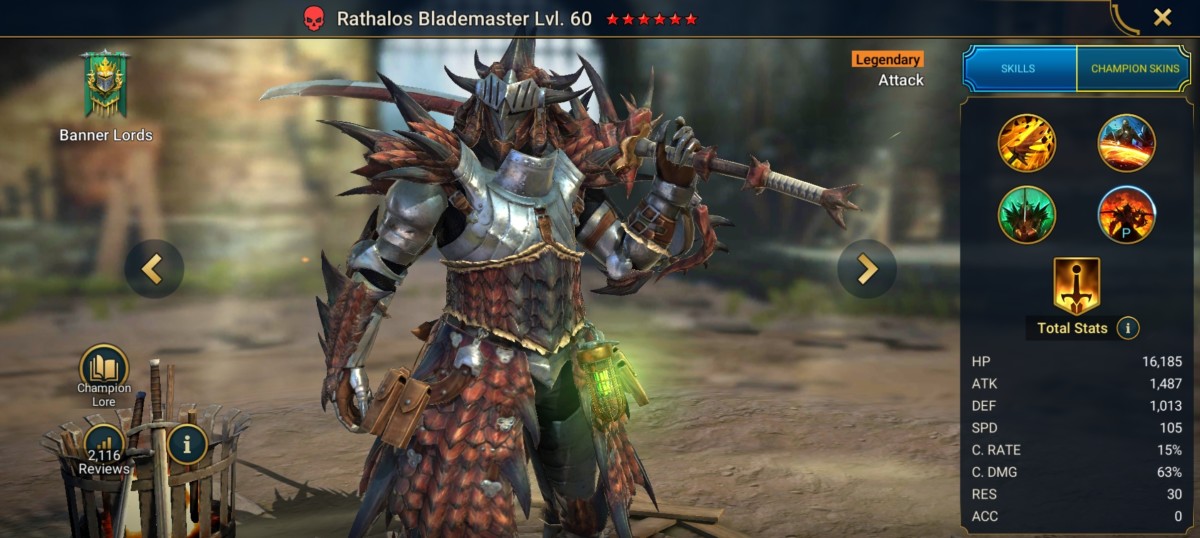View the 2,116 Reviews

(x=104, y=446)
